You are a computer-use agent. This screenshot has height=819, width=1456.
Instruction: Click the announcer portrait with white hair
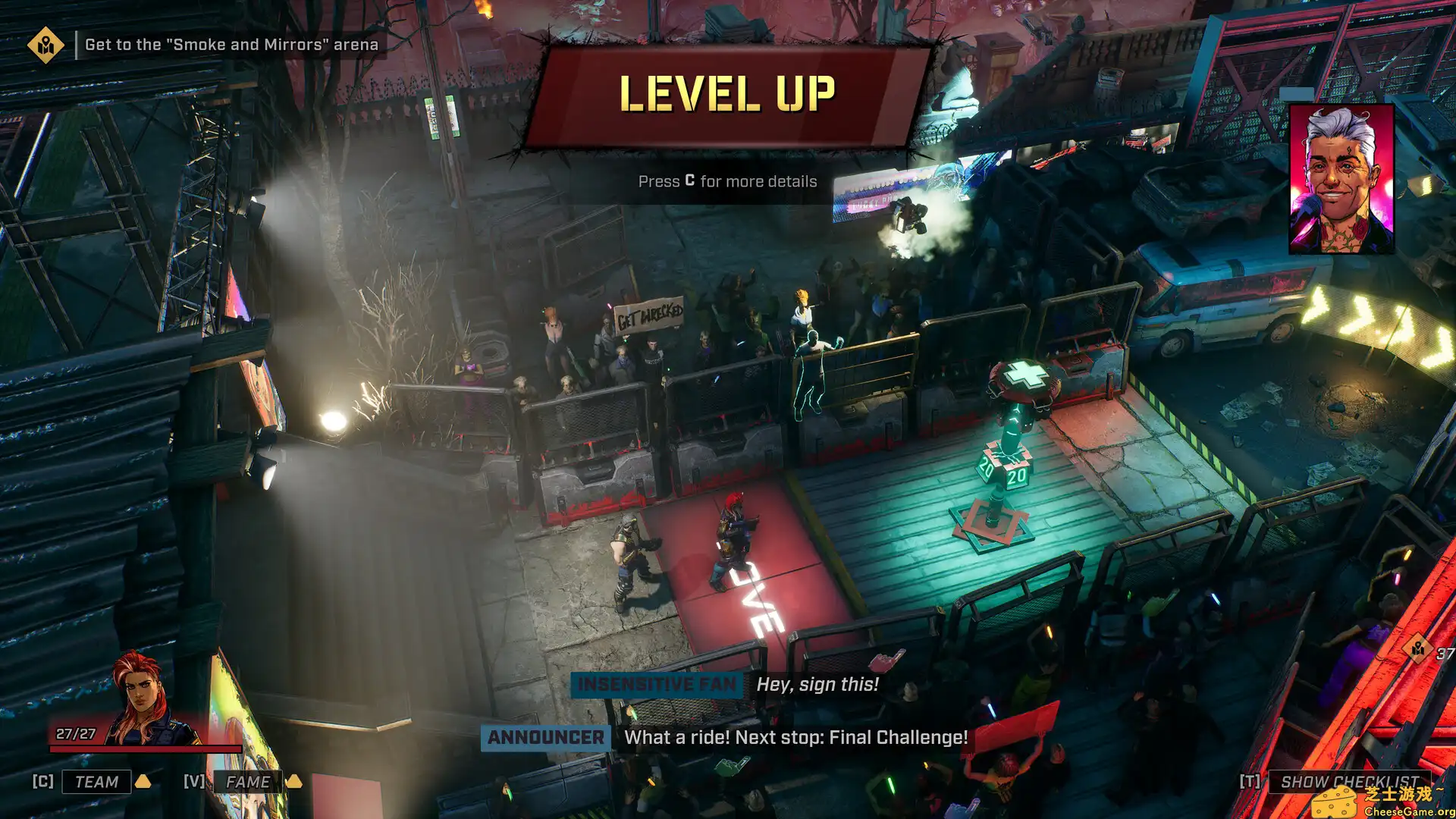(x=1341, y=179)
